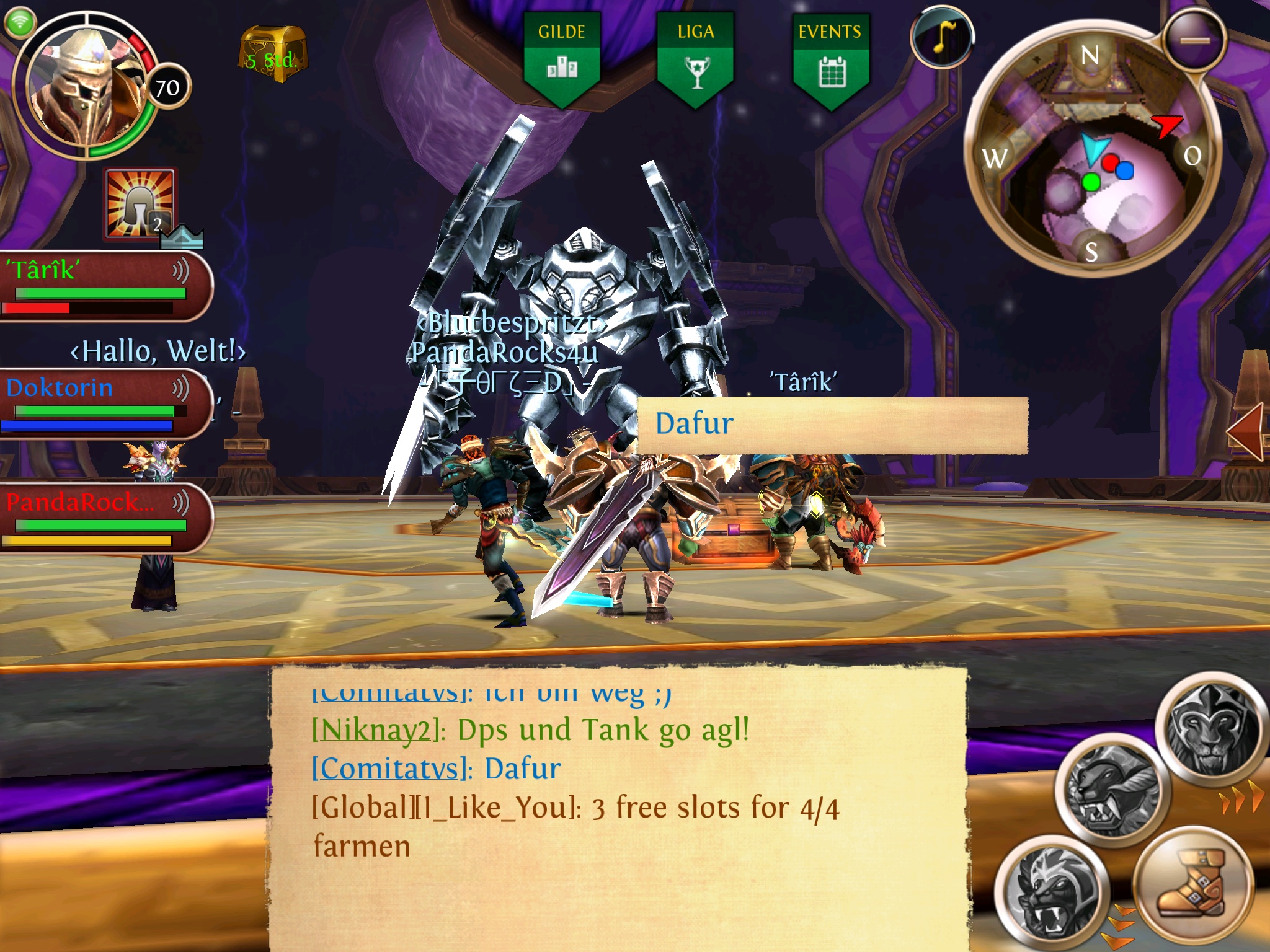
Task: Click the I_Like_You name in chat
Action: click(x=493, y=808)
